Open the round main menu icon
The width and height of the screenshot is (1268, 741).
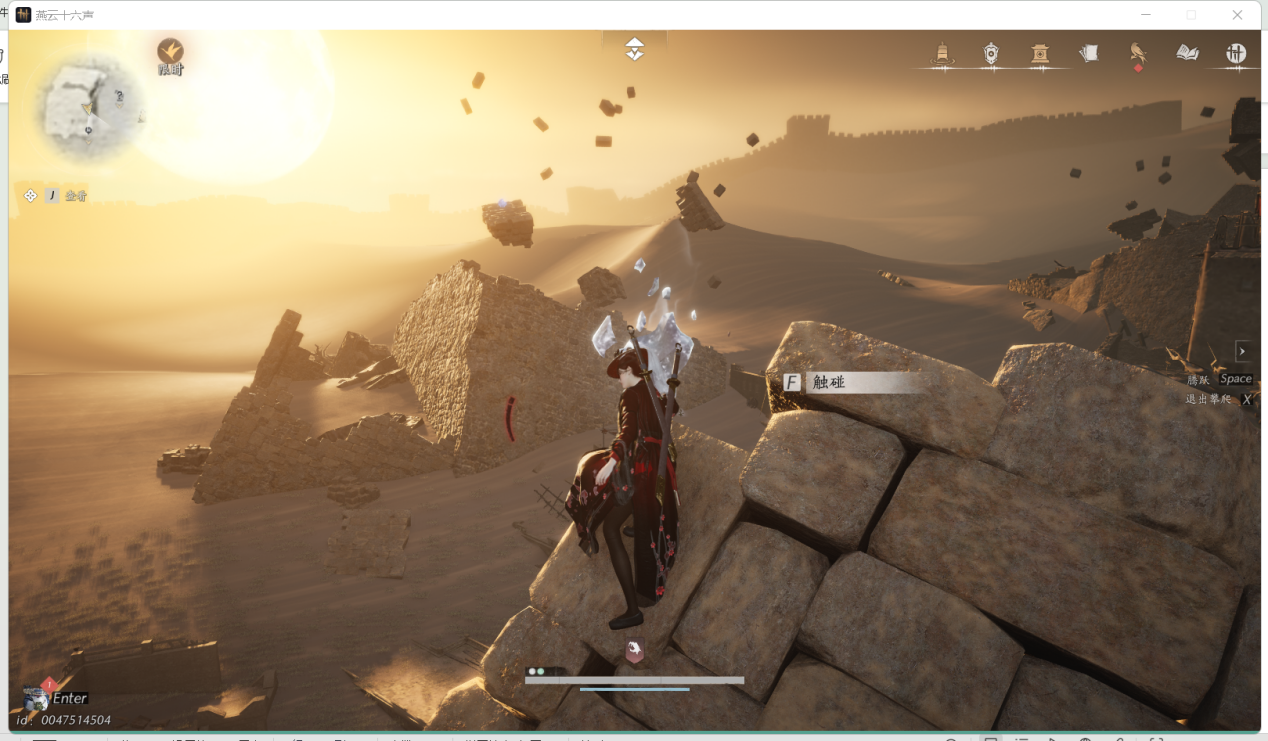(1236, 54)
